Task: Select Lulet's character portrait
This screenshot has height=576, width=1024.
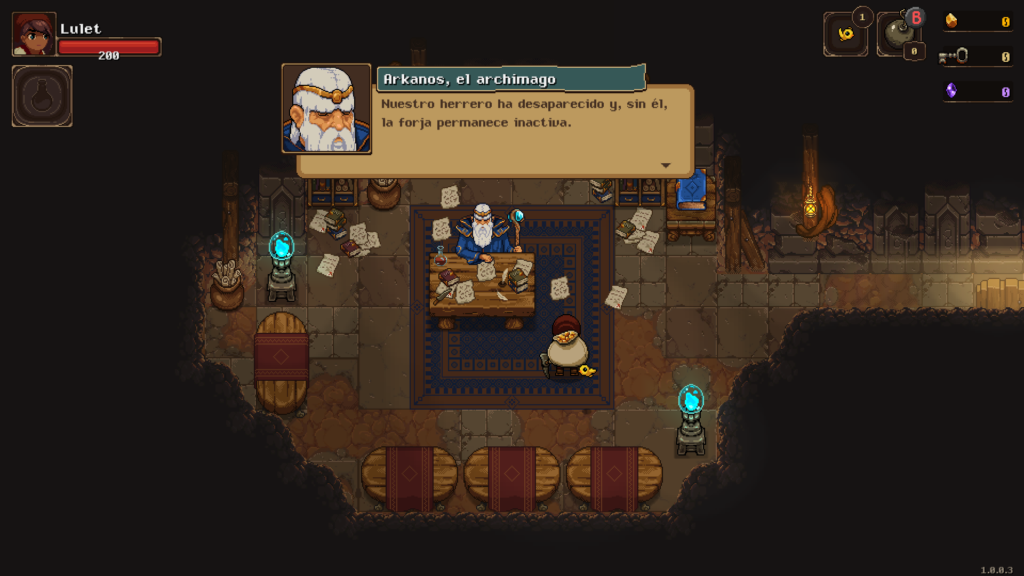Action: [x=33, y=34]
